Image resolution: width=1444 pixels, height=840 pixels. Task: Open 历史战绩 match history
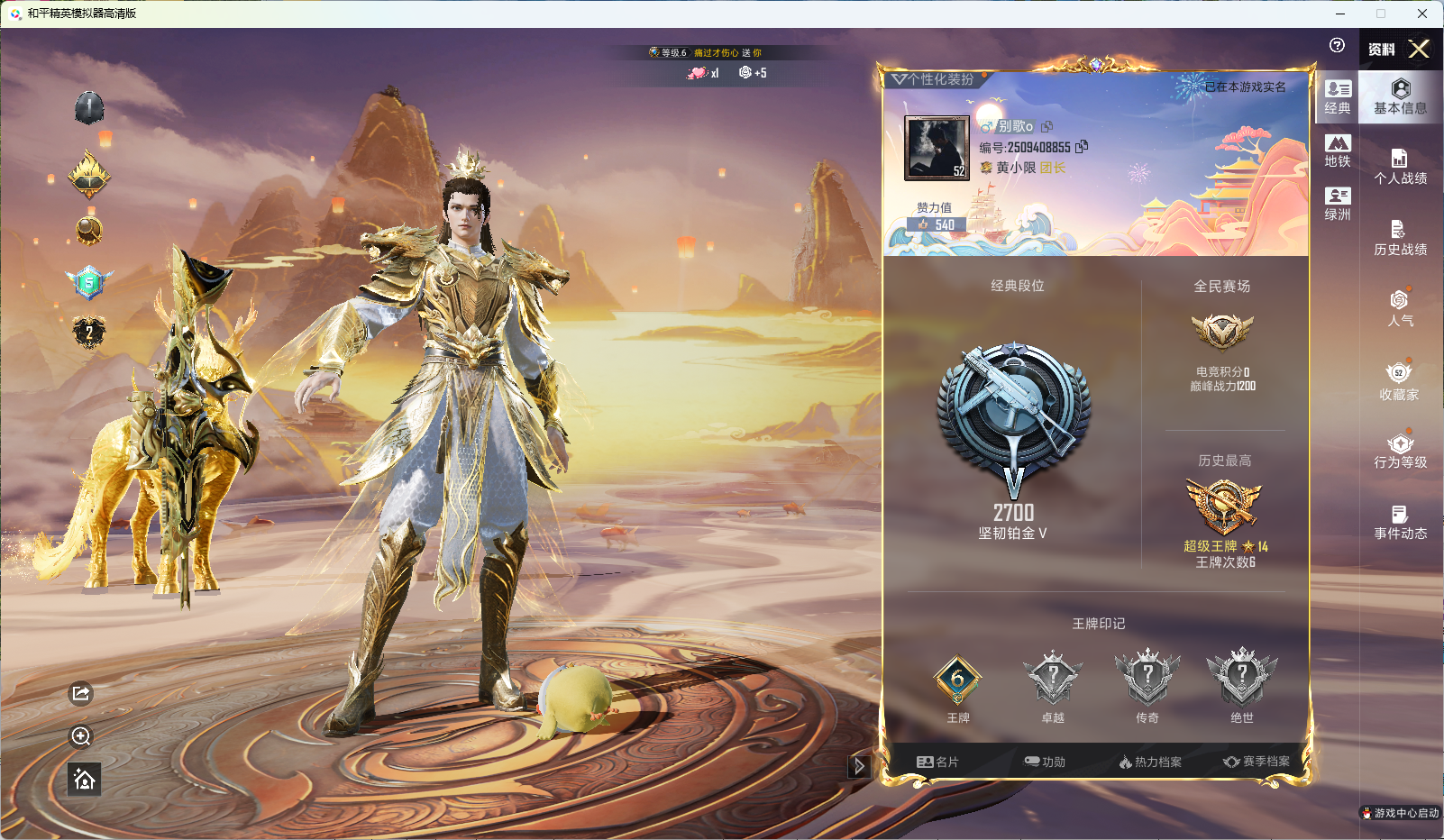pyautogui.click(x=1400, y=238)
